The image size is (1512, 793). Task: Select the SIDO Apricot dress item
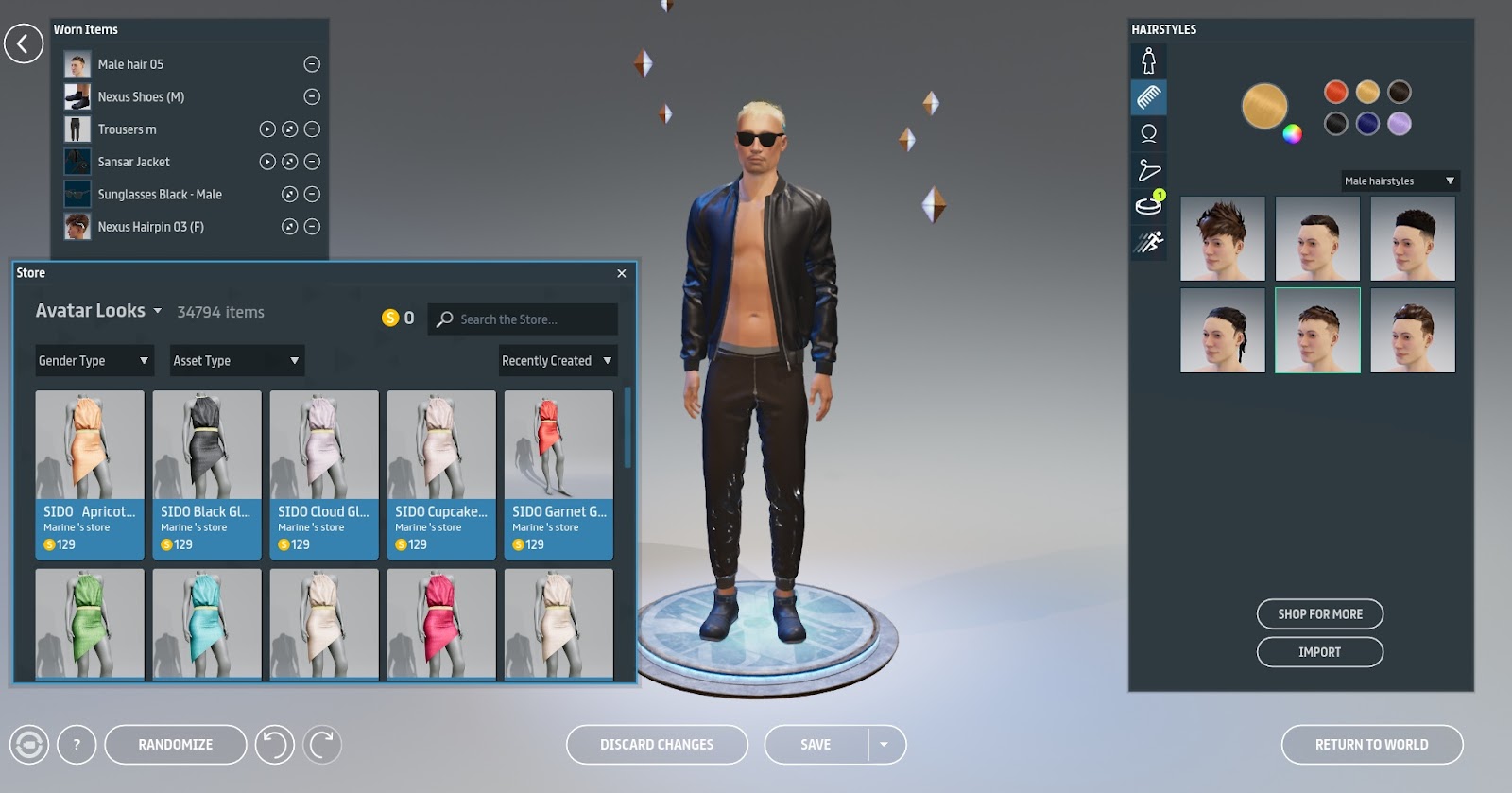point(90,474)
